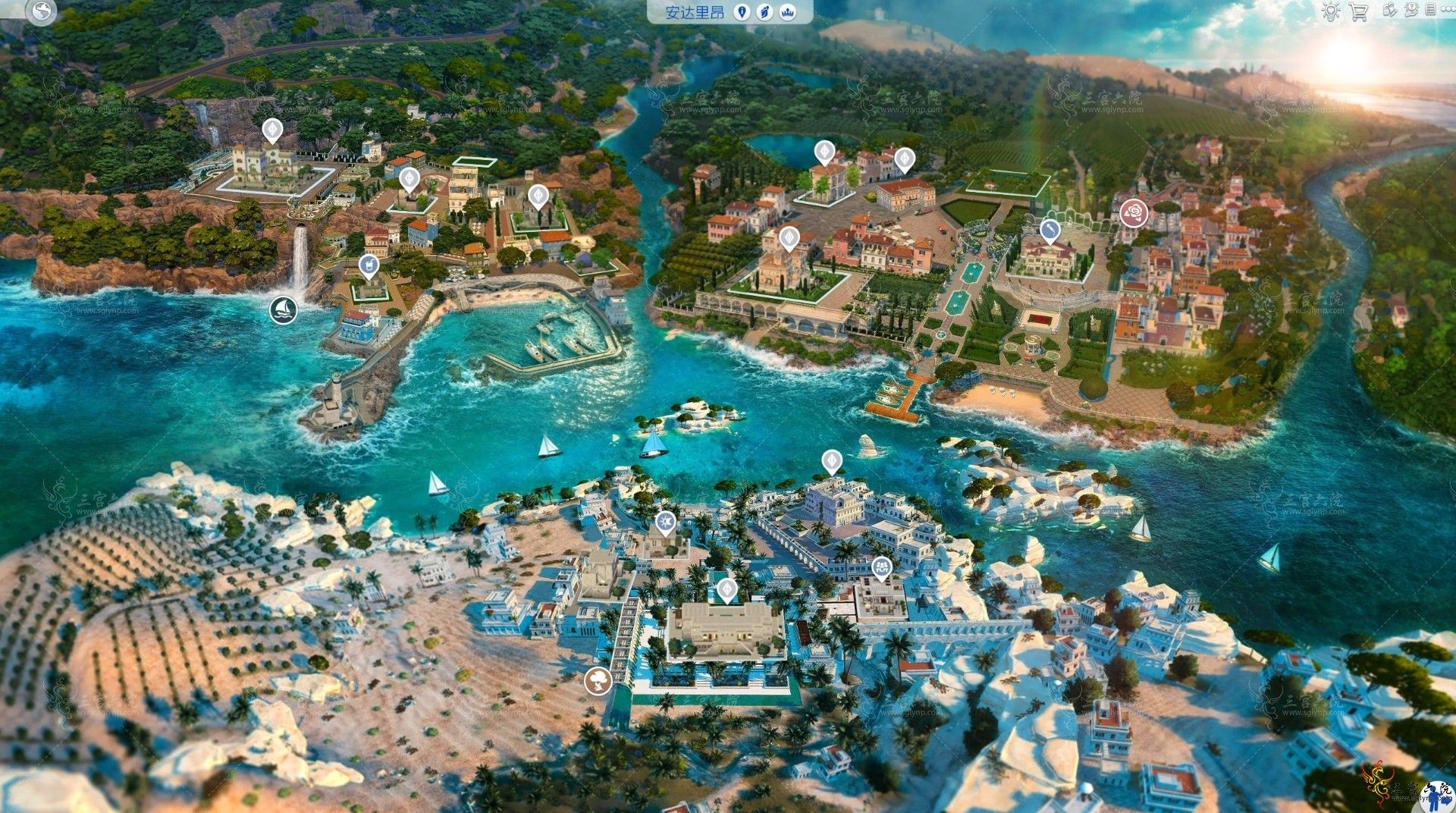Screen dimensions: 1456x813
Task: Click the leaf icon next to the world name
Action: 765,12
